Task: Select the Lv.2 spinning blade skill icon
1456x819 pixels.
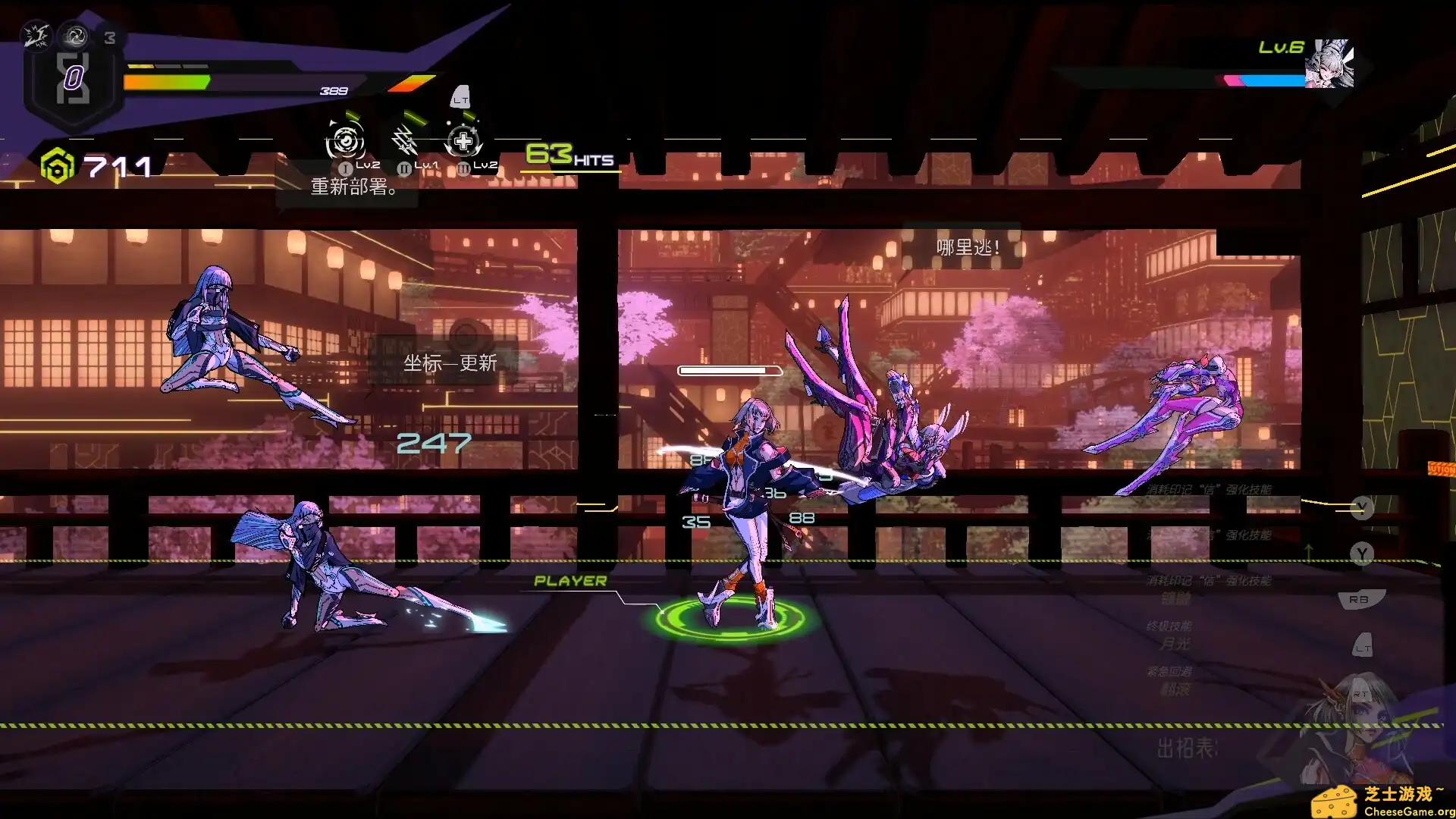Action: click(345, 141)
